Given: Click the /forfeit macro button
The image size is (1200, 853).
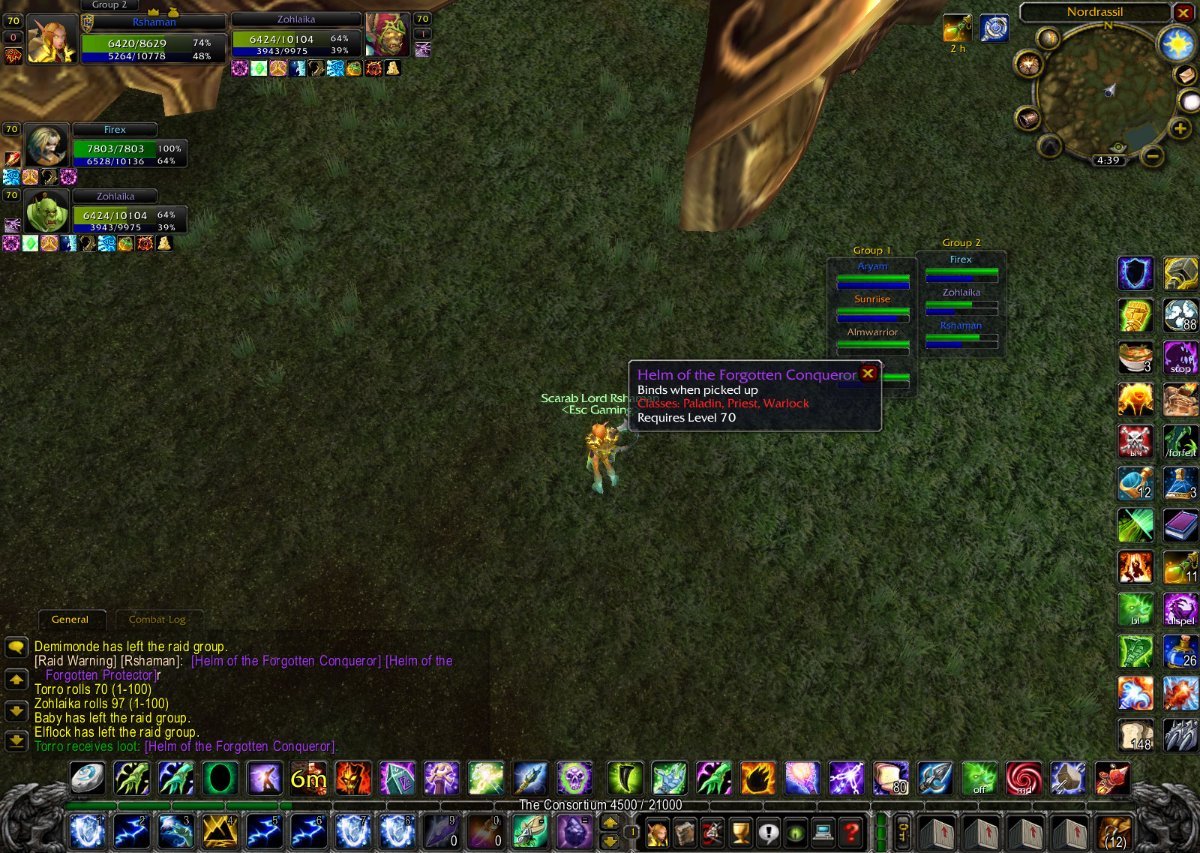Looking at the screenshot, I should pos(1180,443).
